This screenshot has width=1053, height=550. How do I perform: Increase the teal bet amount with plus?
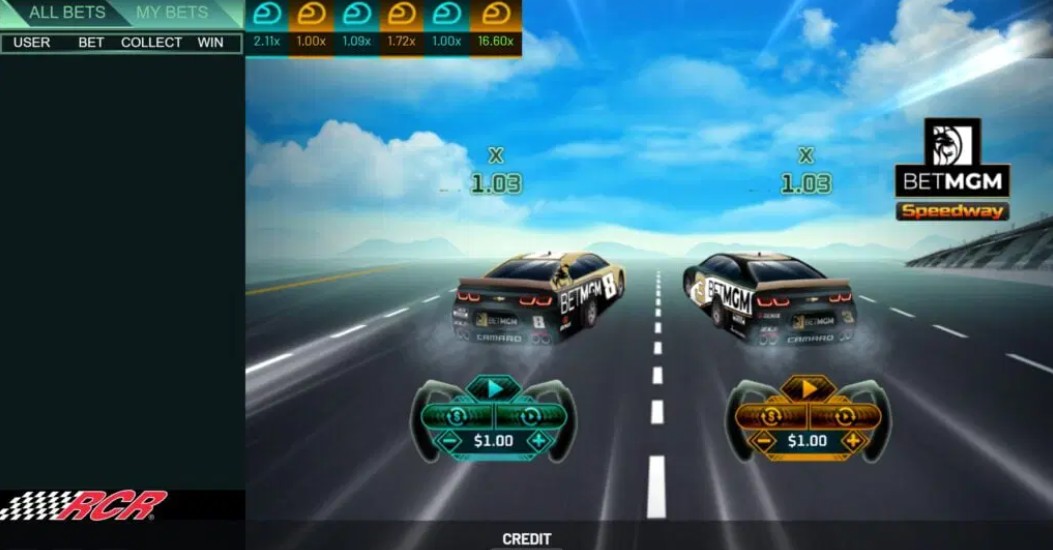pyautogui.click(x=538, y=440)
